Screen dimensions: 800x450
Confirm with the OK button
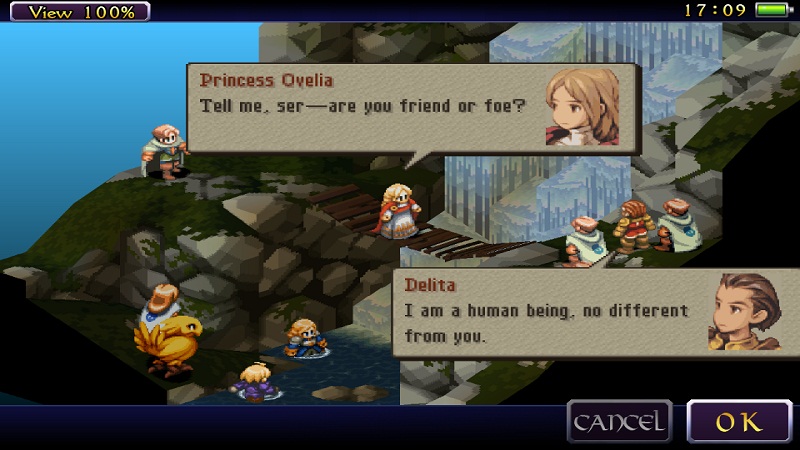click(738, 421)
